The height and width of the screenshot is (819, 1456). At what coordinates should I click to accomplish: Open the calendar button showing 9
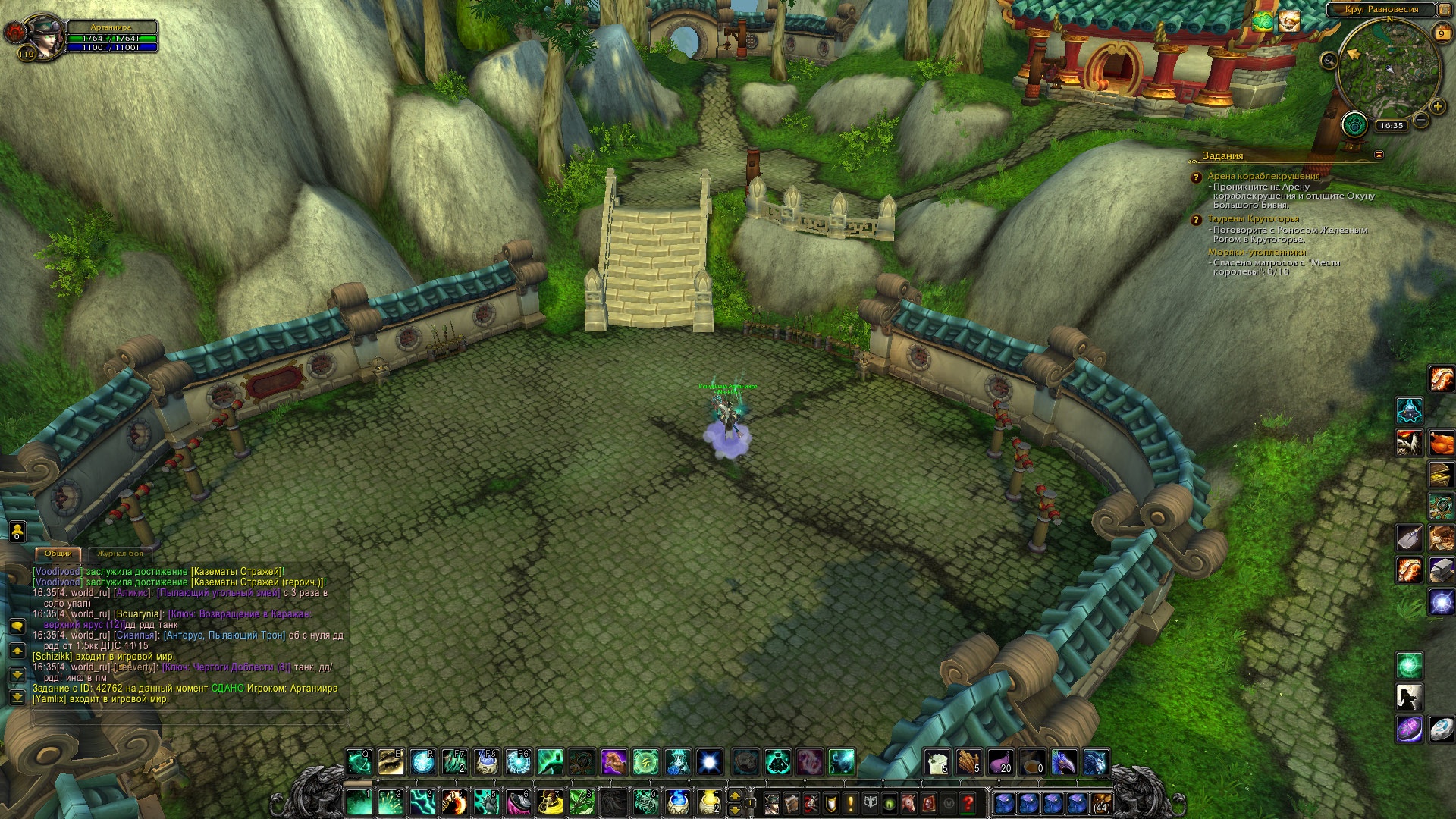pos(1442,34)
